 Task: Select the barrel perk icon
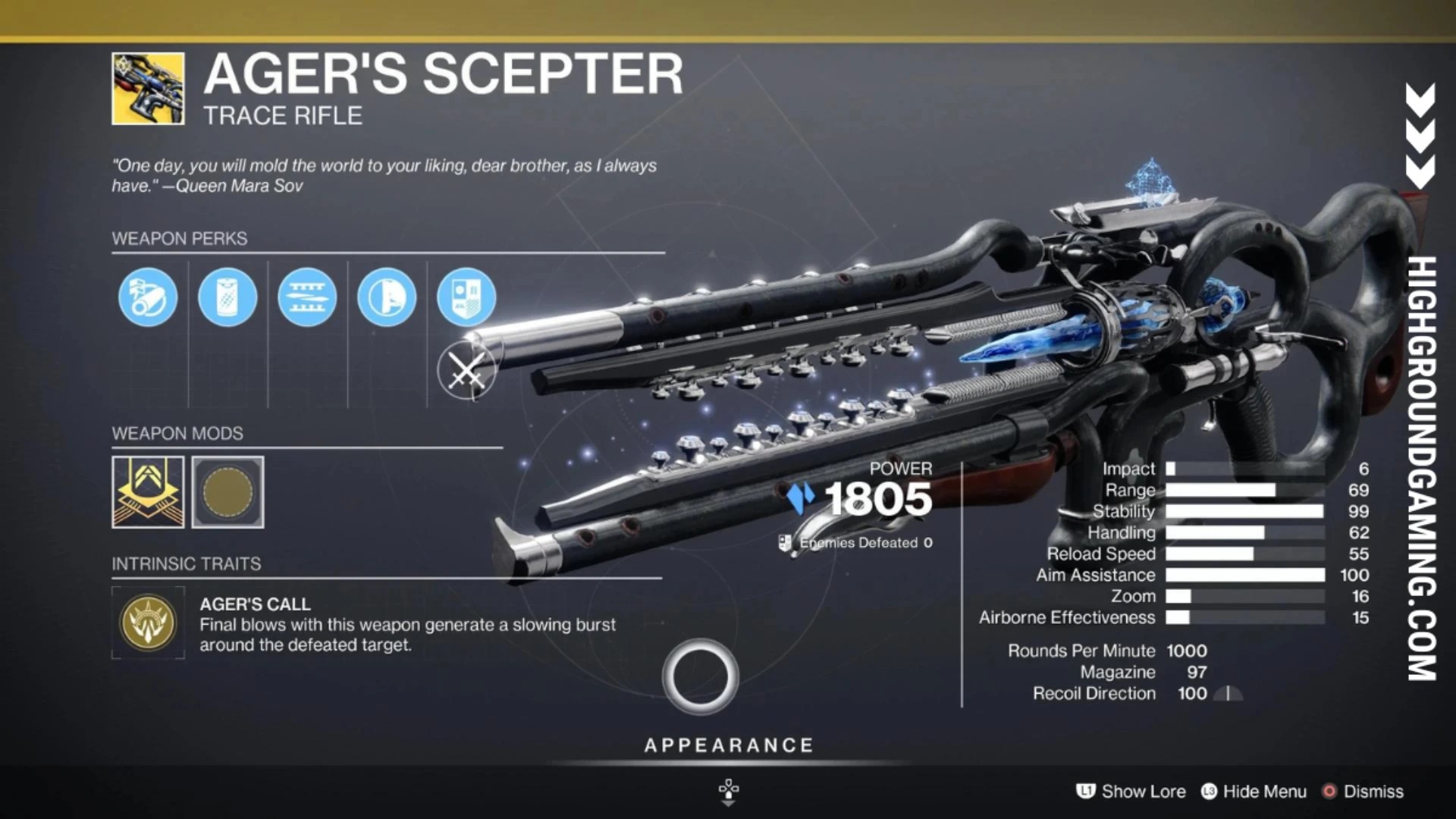148,297
